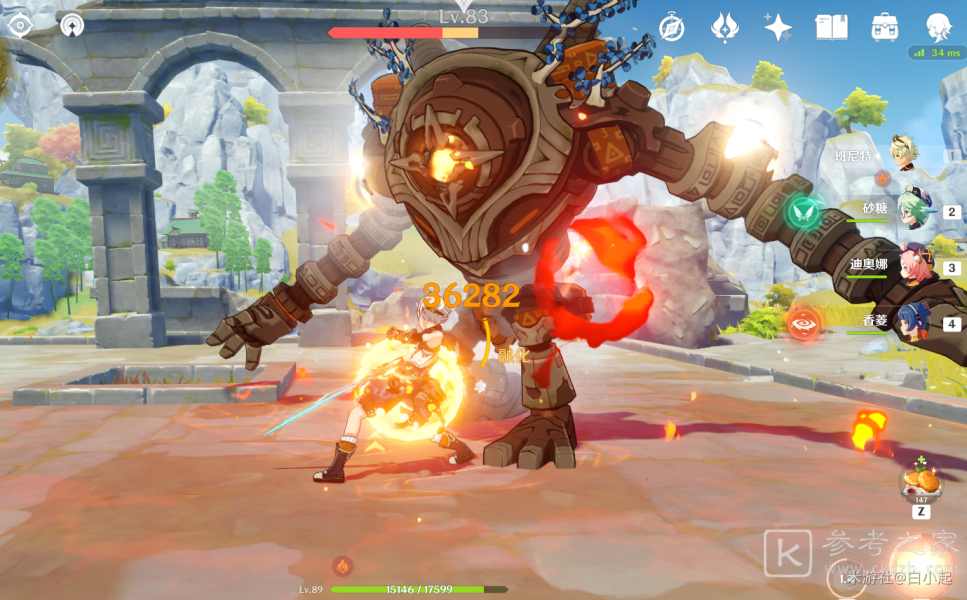Switch to party member 迪奥娜
This screenshot has width=967, height=600.
914,263
